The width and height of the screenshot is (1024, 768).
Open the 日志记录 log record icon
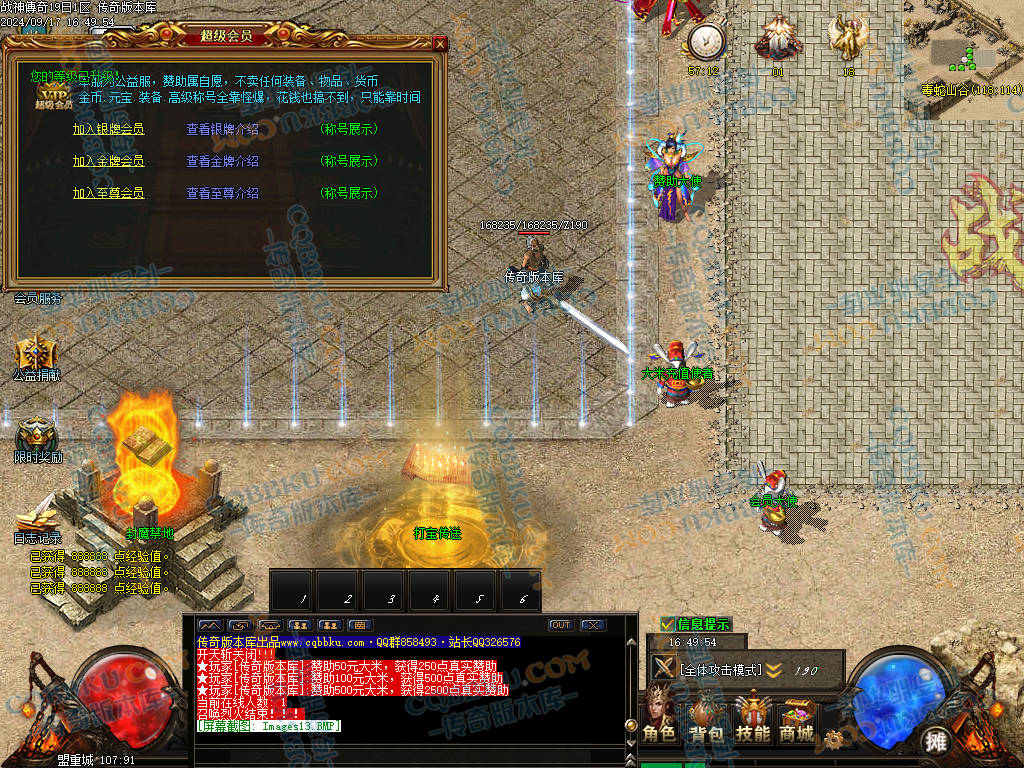(37, 518)
